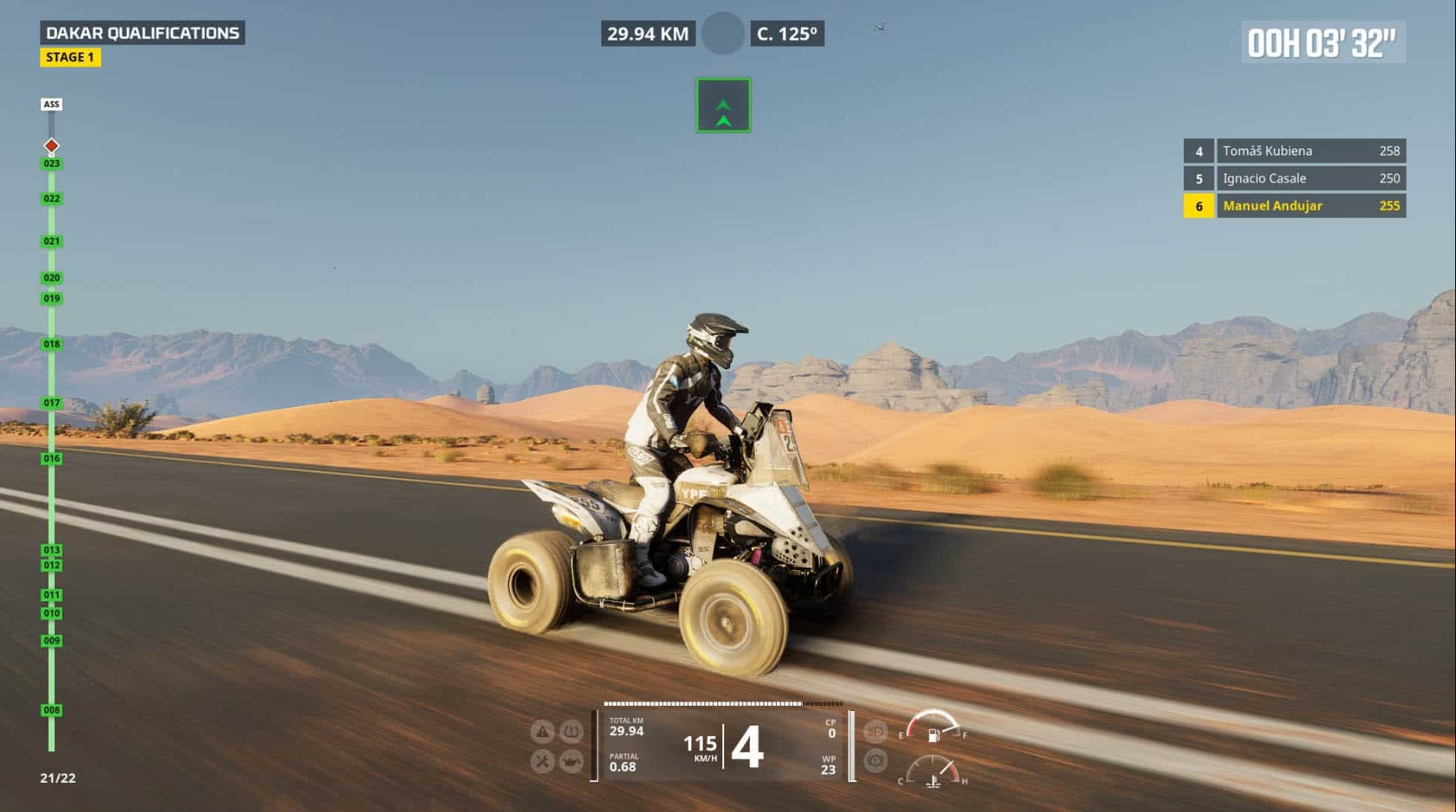Select the wrench repair icon on the HUD
Screen dimensions: 1456x812
(x=541, y=760)
